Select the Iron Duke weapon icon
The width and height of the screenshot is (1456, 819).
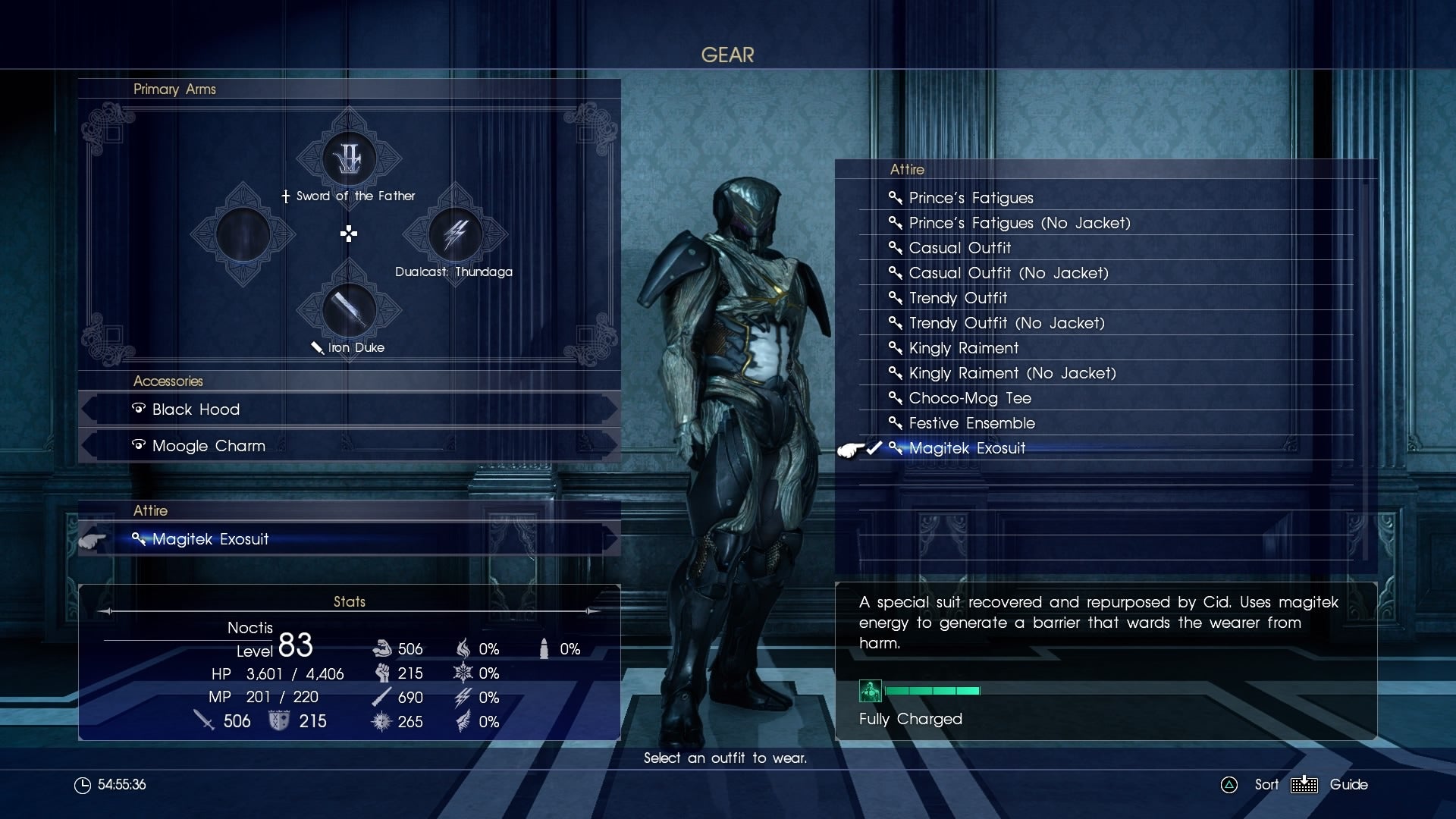[349, 312]
